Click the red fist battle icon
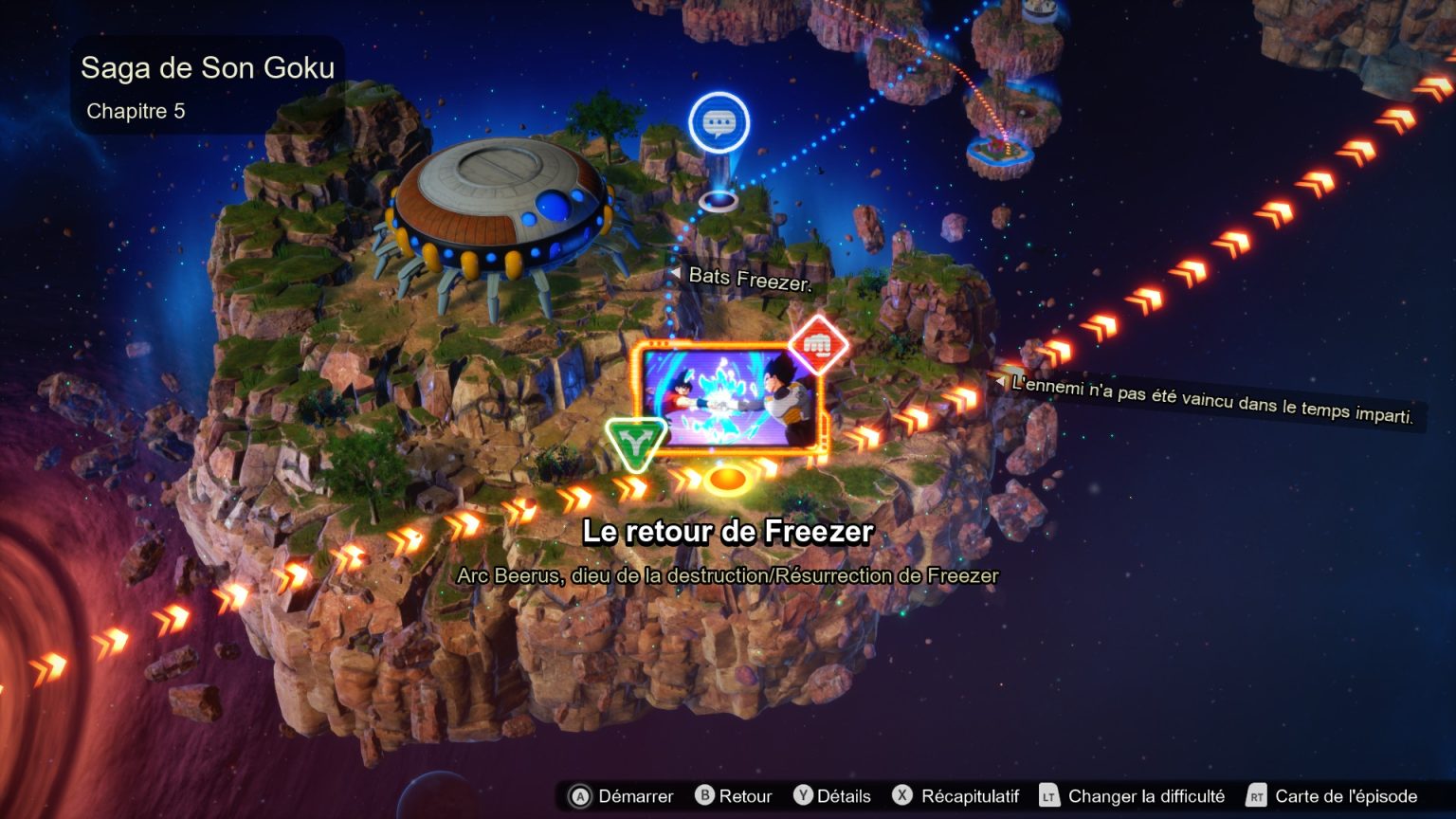Viewport: 1456px width, 819px height. [x=817, y=344]
